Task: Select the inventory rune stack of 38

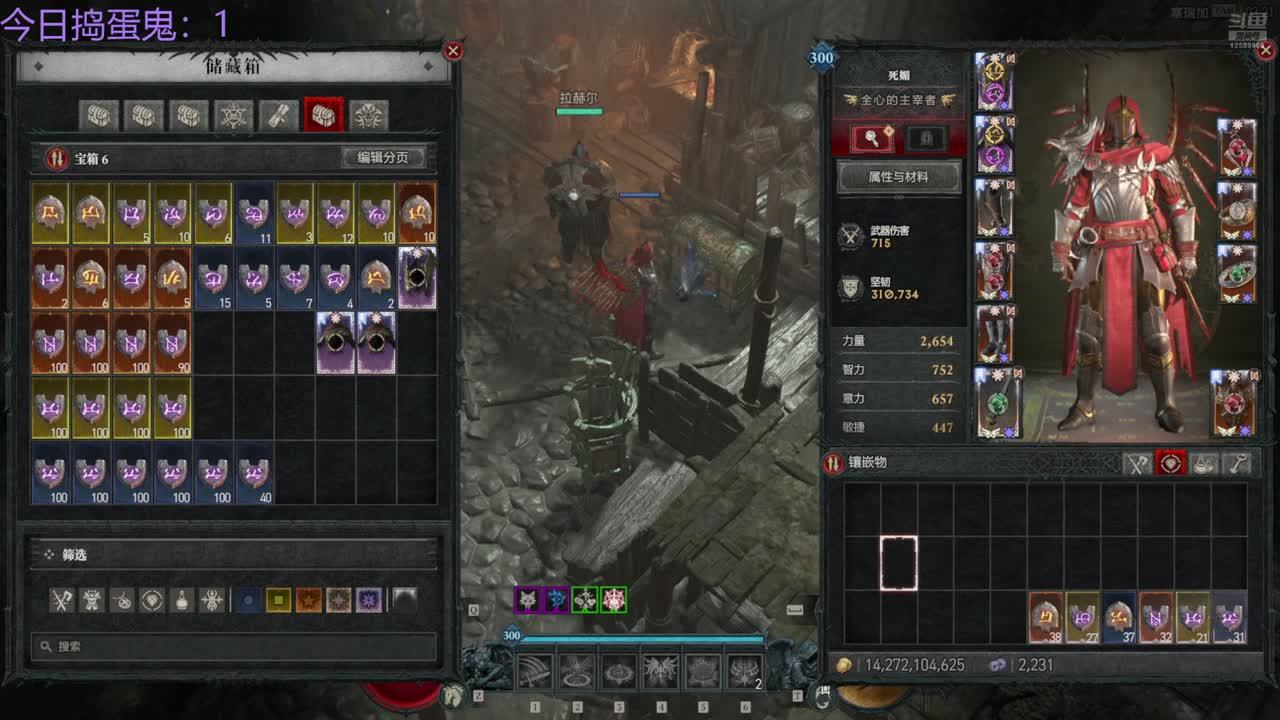Action: point(1046,616)
